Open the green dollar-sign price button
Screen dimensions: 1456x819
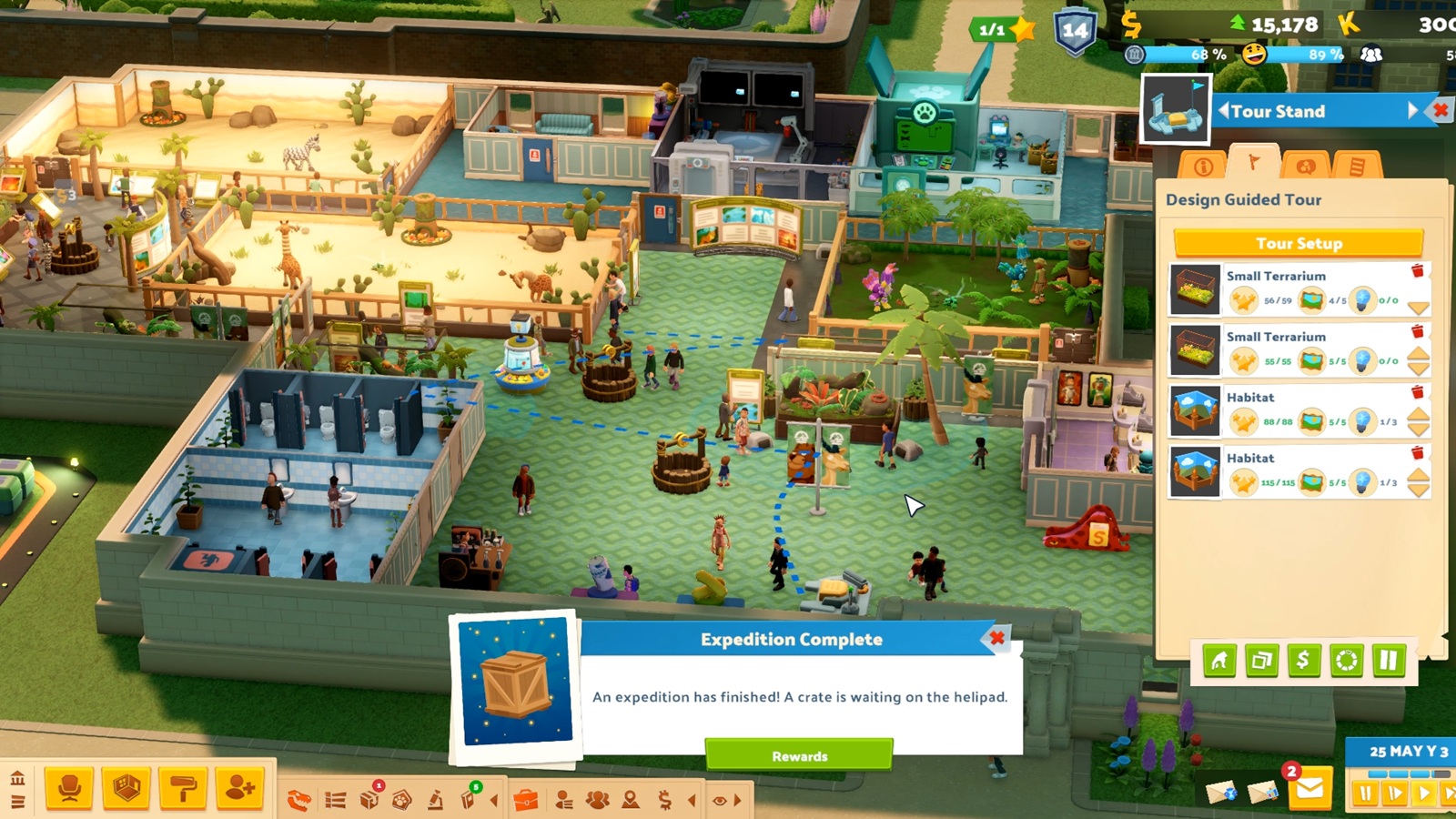[x=1303, y=660]
